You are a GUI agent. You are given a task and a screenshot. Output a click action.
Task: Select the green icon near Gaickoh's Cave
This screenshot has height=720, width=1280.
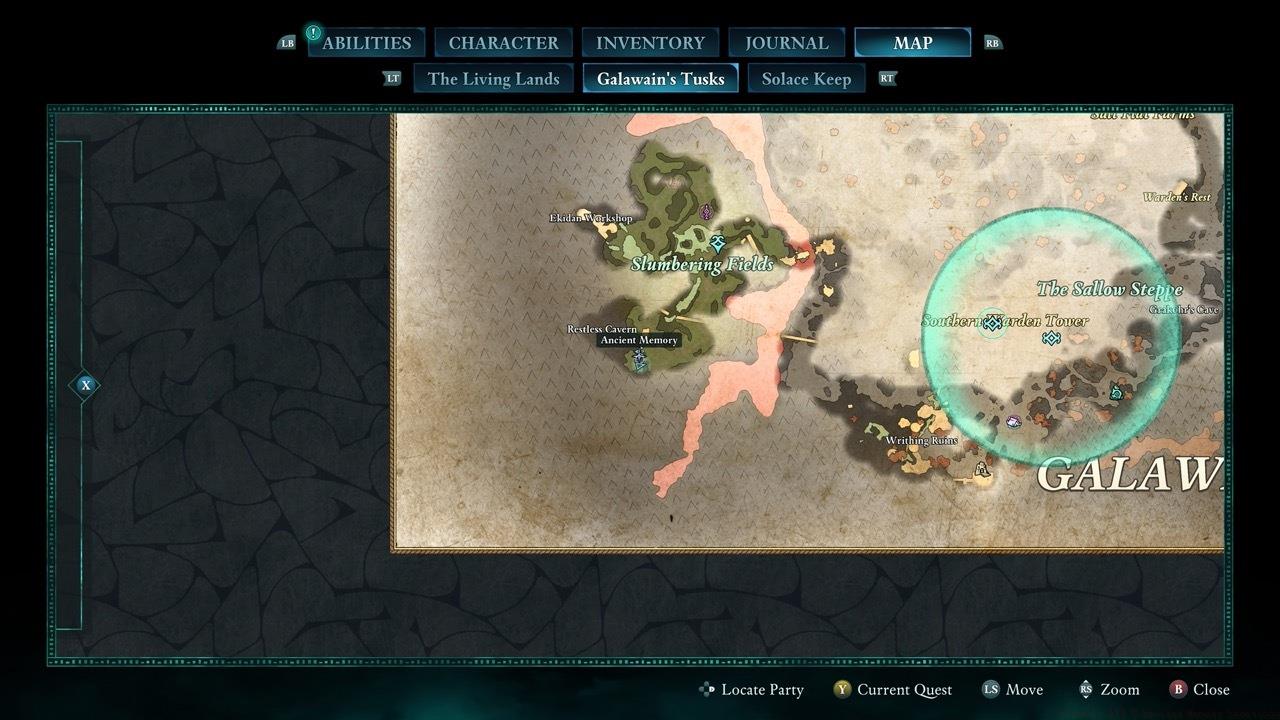(x=1118, y=394)
